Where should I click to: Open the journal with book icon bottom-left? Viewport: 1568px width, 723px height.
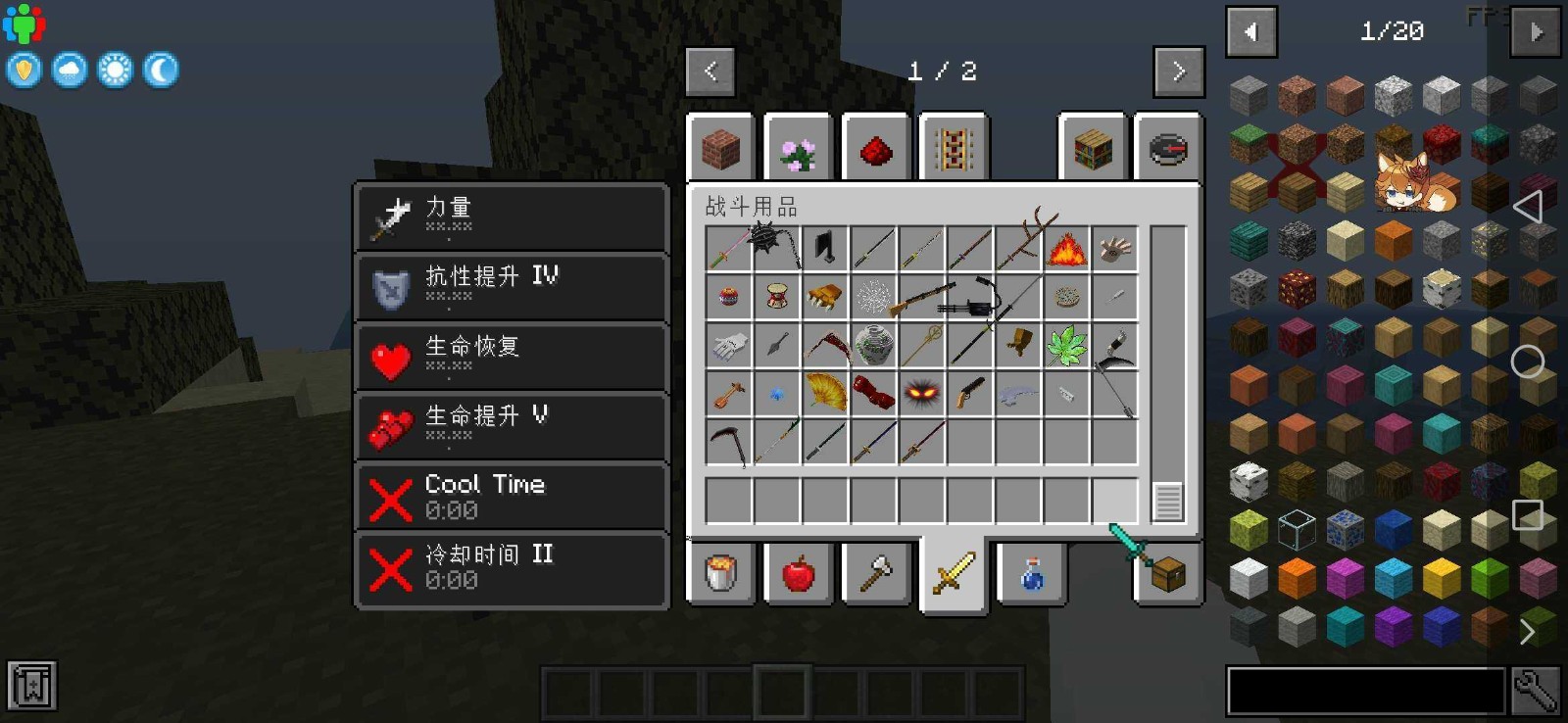32,686
